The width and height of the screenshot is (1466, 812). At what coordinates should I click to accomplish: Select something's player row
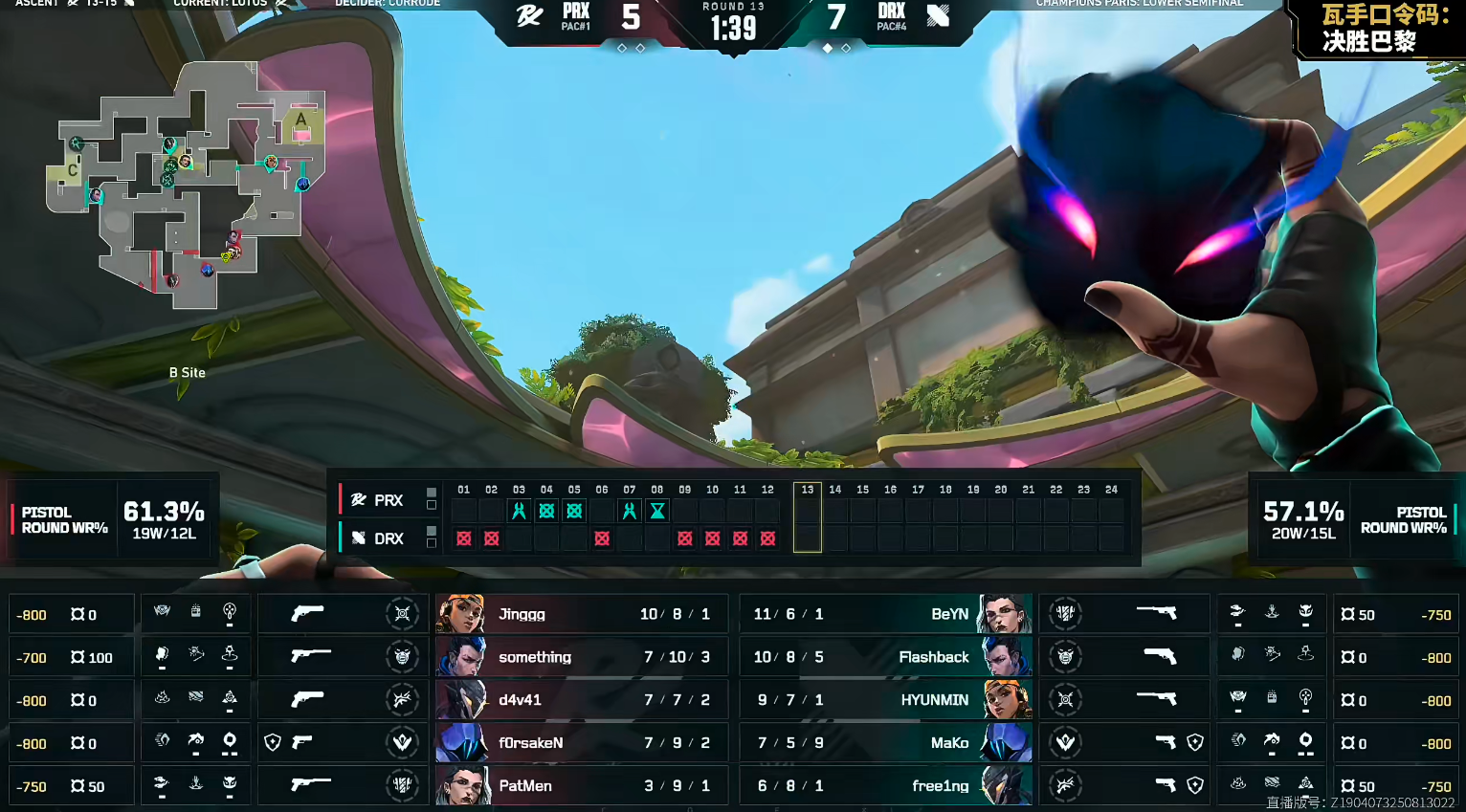pyautogui.click(x=581, y=657)
